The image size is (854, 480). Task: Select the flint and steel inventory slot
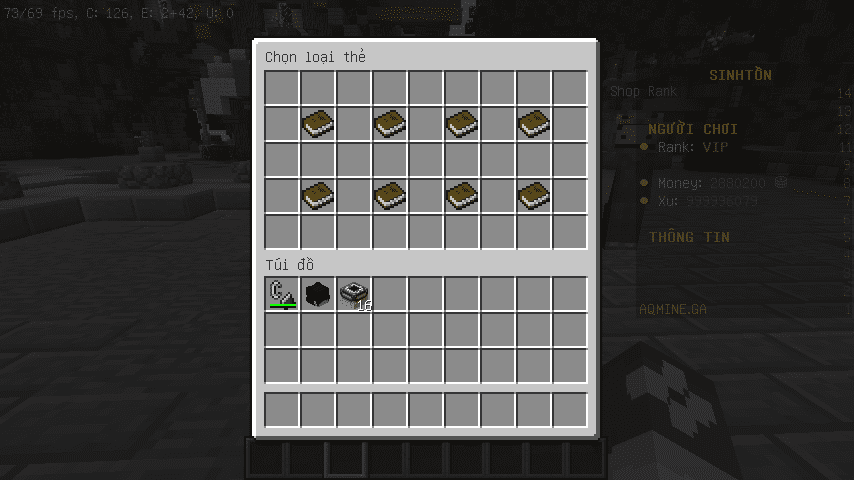[x=282, y=294]
